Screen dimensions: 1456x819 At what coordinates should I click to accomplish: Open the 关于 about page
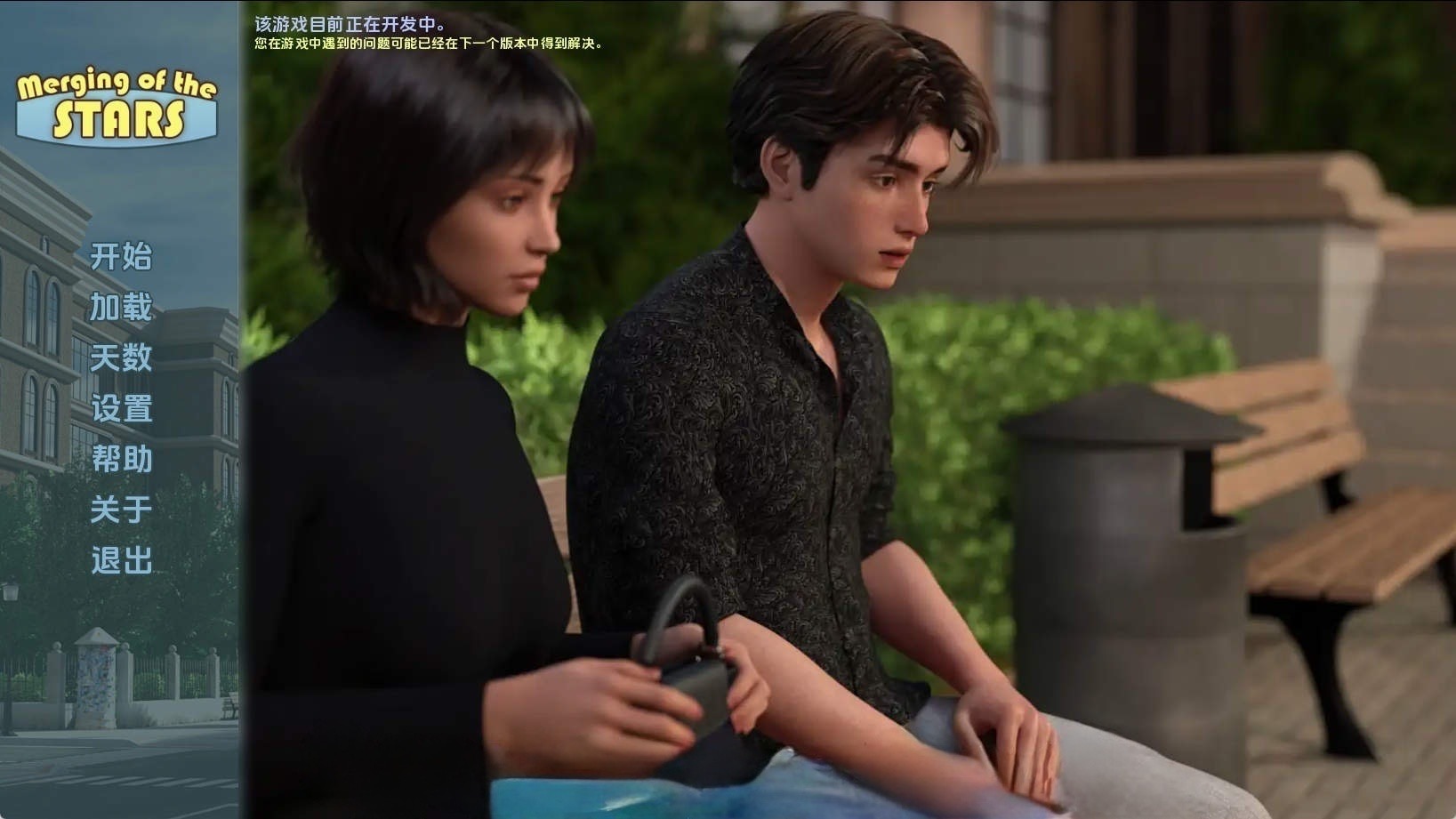pyautogui.click(x=121, y=510)
